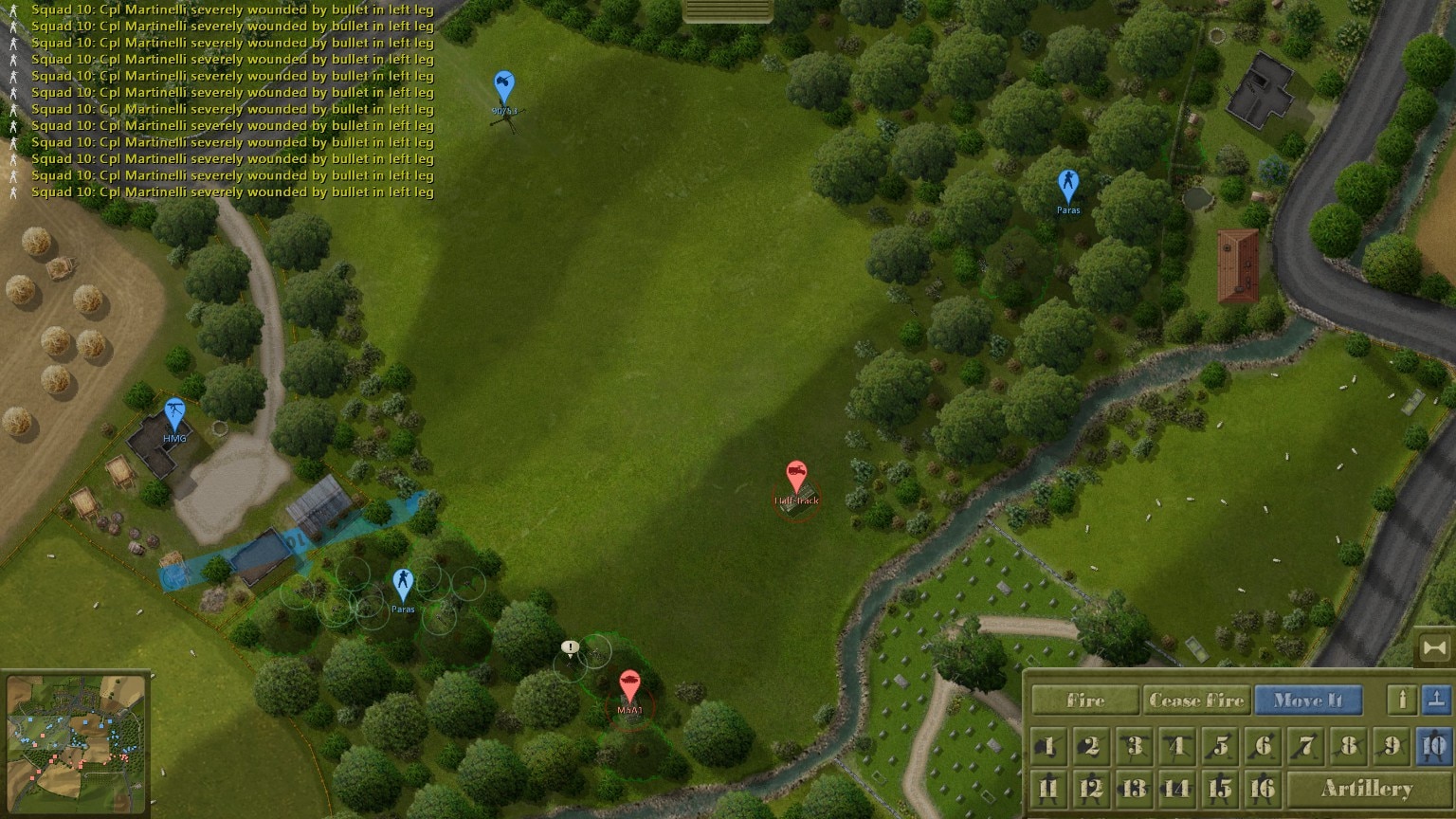This screenshot has width=1456, height=819.
Task: Call in Artillery support
Action: point(1366,788)
